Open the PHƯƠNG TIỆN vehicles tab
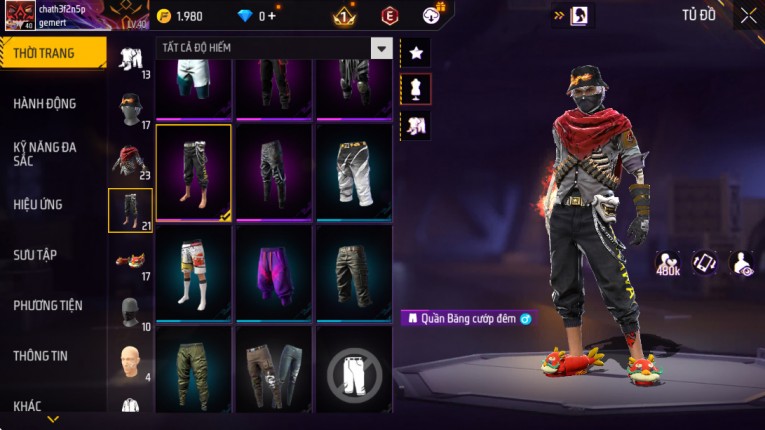765x430 pixels. coord(48,305)
